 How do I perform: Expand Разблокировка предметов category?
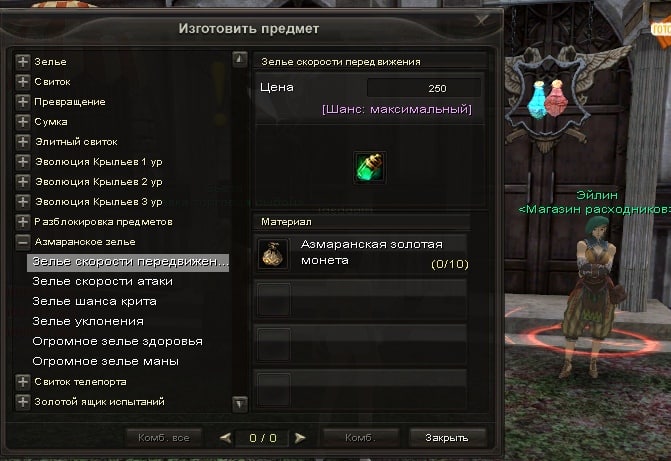pos(23,221)
